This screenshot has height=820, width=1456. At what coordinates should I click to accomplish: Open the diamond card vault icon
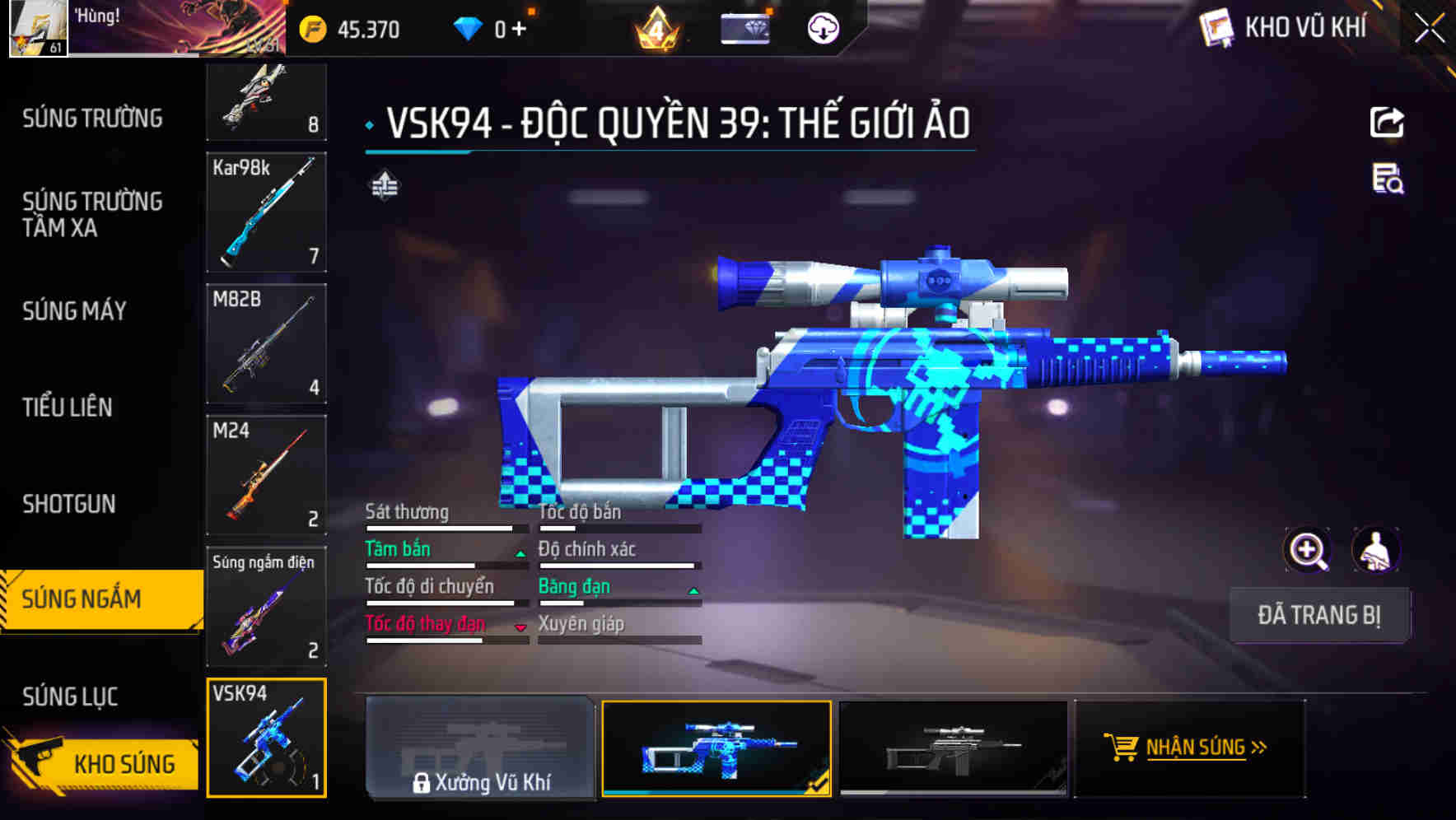click(x=744, y=27)
